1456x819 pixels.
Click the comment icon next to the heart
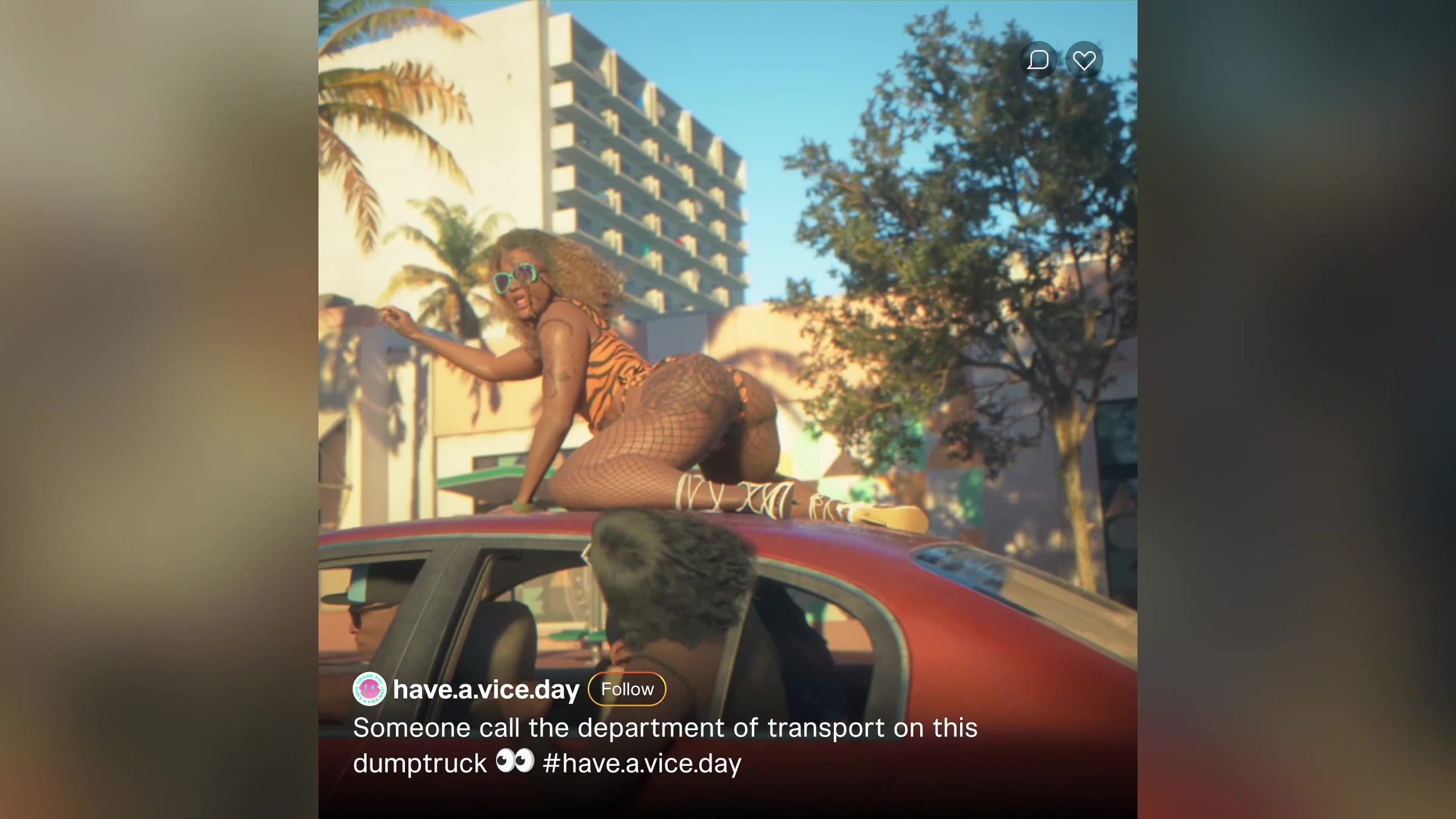click(x=1039, y=59)
